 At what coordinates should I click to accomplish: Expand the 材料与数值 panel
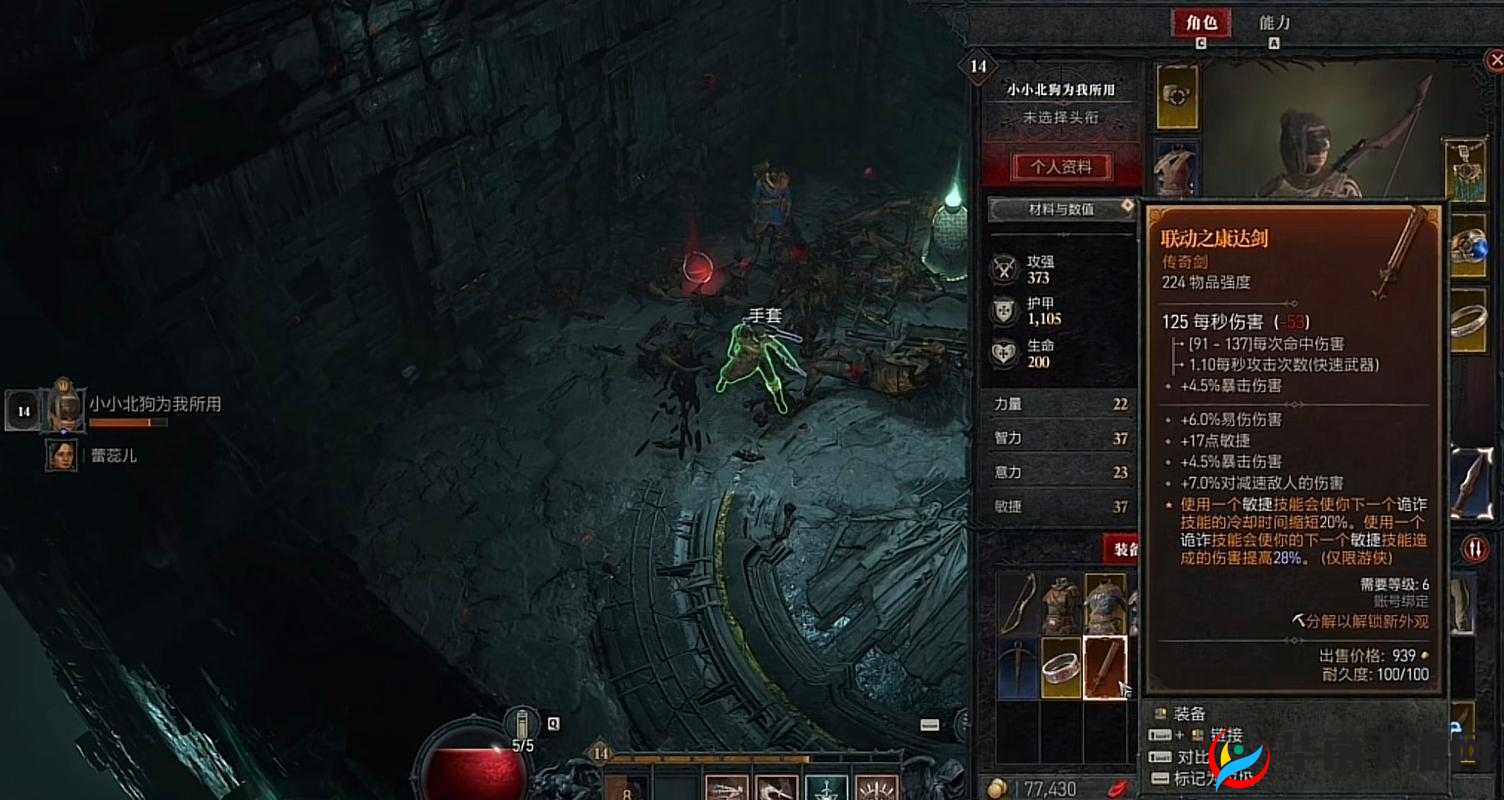[x=1062, y=209]
